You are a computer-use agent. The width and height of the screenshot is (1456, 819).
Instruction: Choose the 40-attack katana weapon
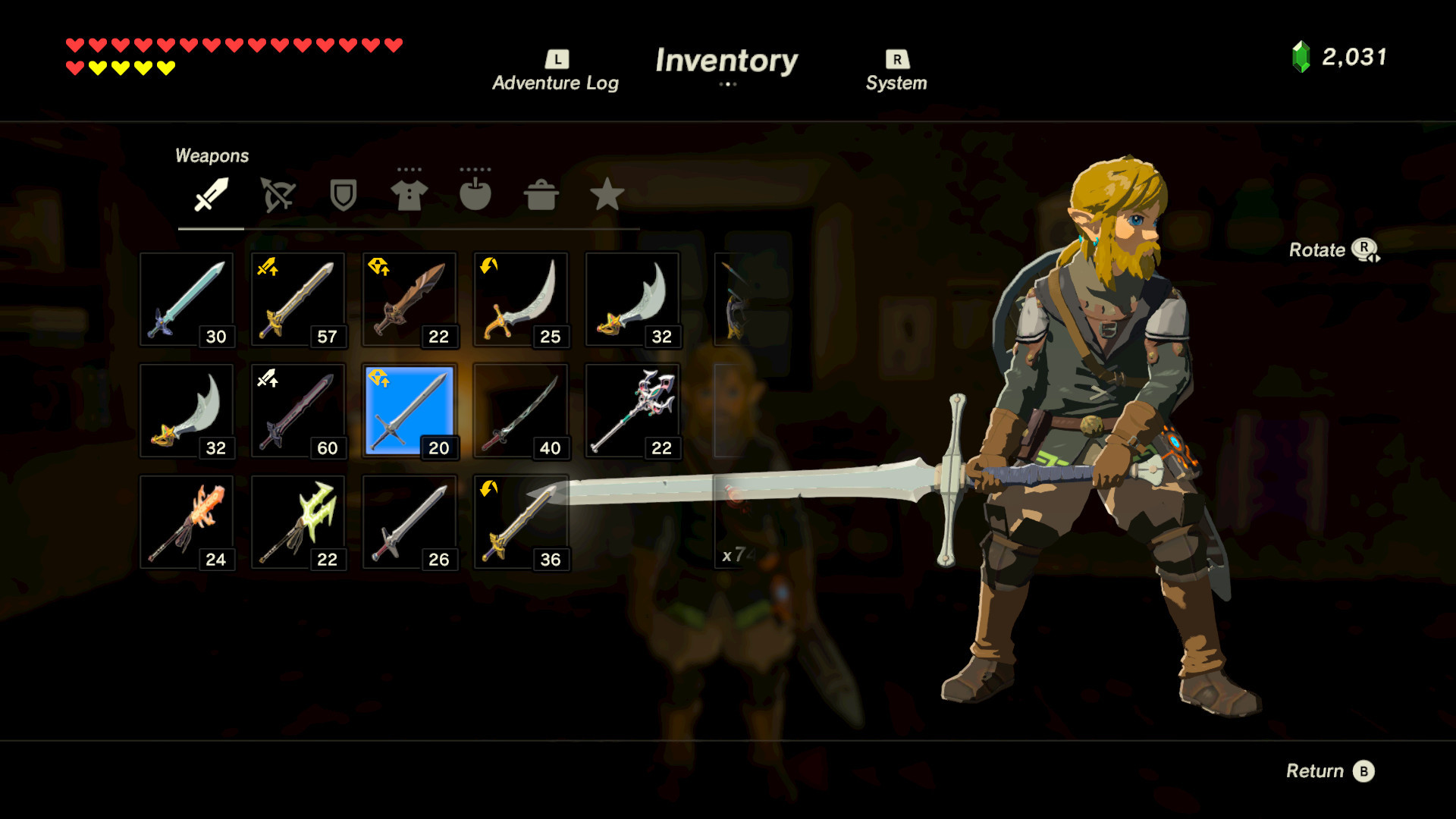pyautogui.click(x=520, y=410)
